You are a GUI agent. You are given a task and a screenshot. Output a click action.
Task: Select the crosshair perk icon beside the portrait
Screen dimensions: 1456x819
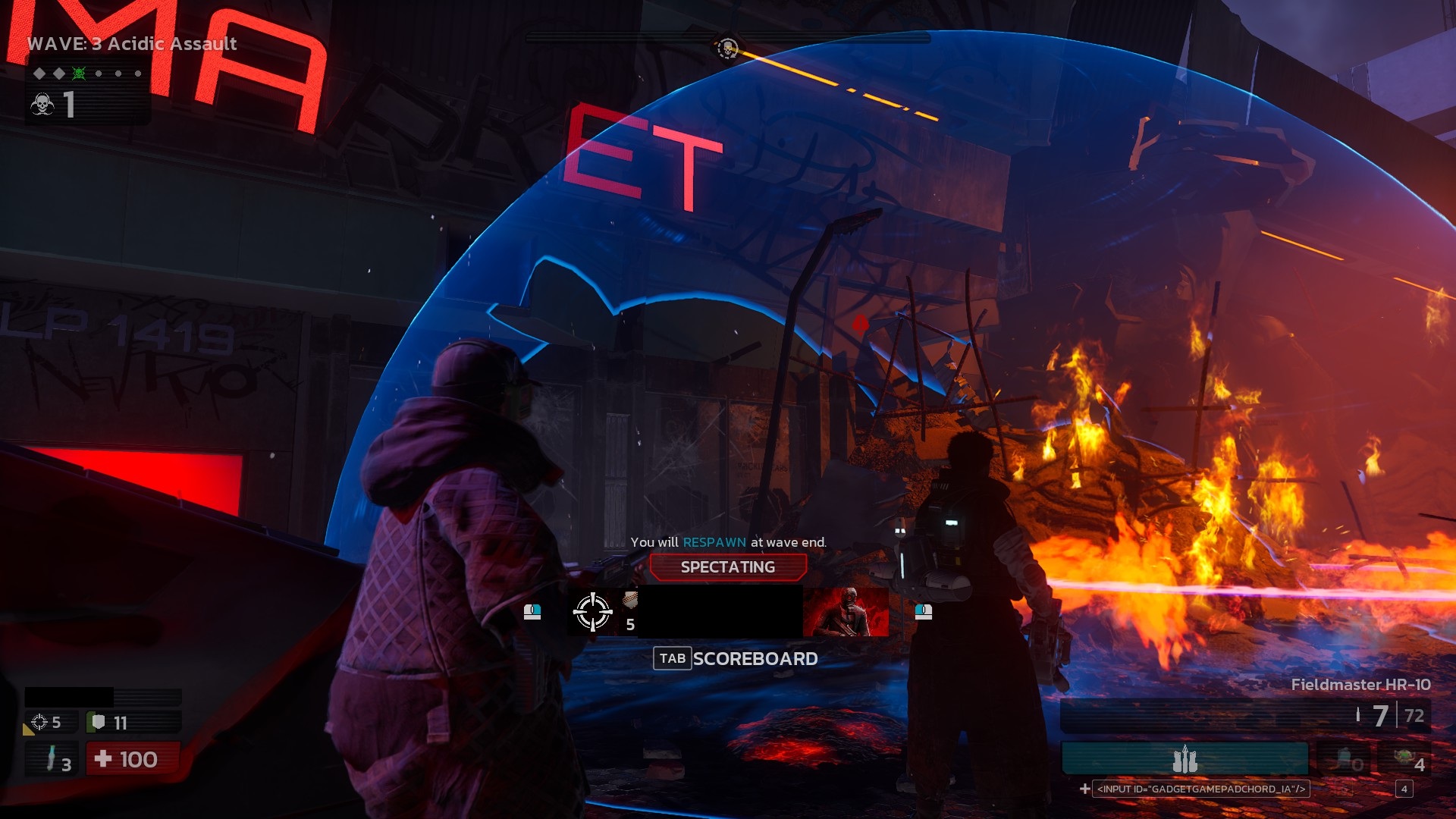pos(592,612)
